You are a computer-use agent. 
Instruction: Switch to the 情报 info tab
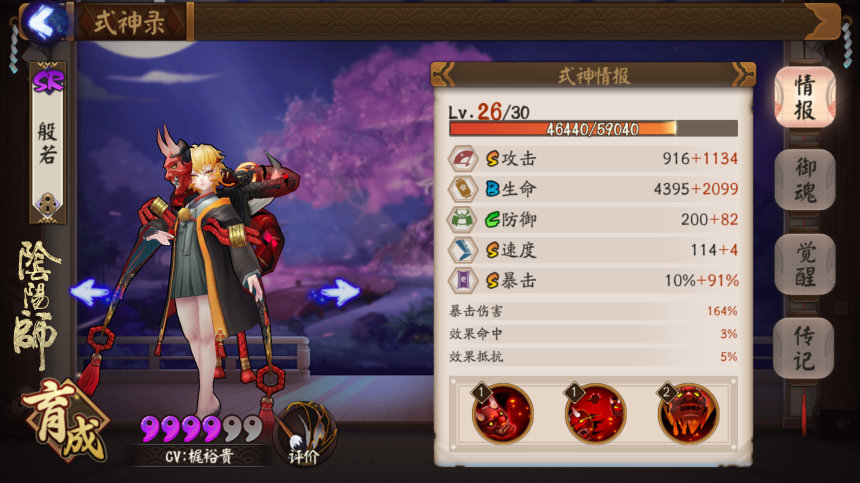(804, 98)
